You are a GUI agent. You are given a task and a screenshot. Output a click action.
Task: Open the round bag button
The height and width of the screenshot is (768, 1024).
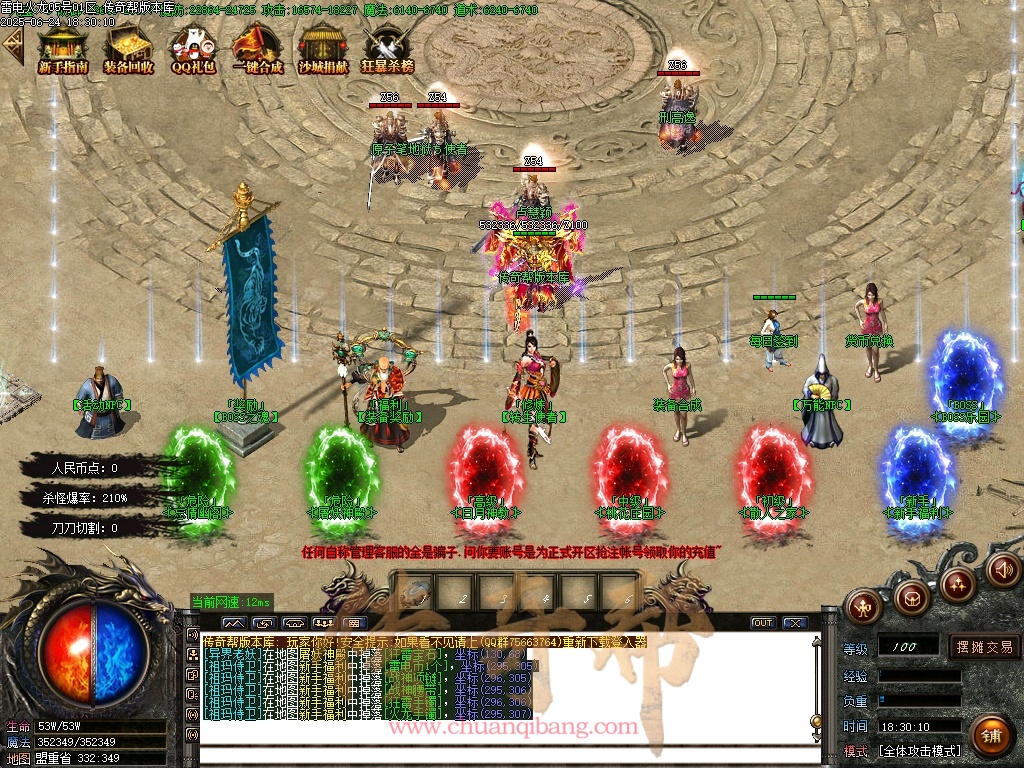point(911,597)
